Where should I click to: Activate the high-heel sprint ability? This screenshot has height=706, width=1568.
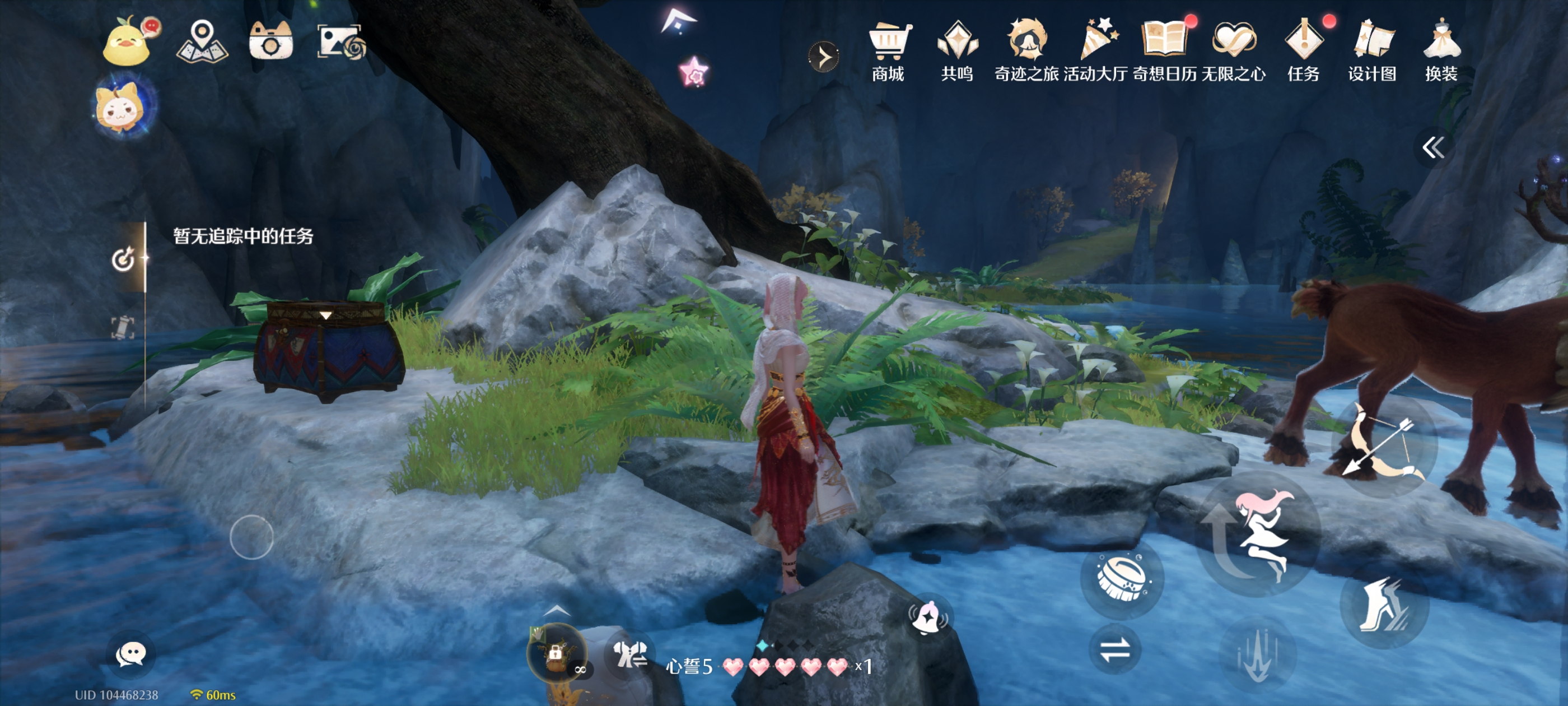point(1383,603)
